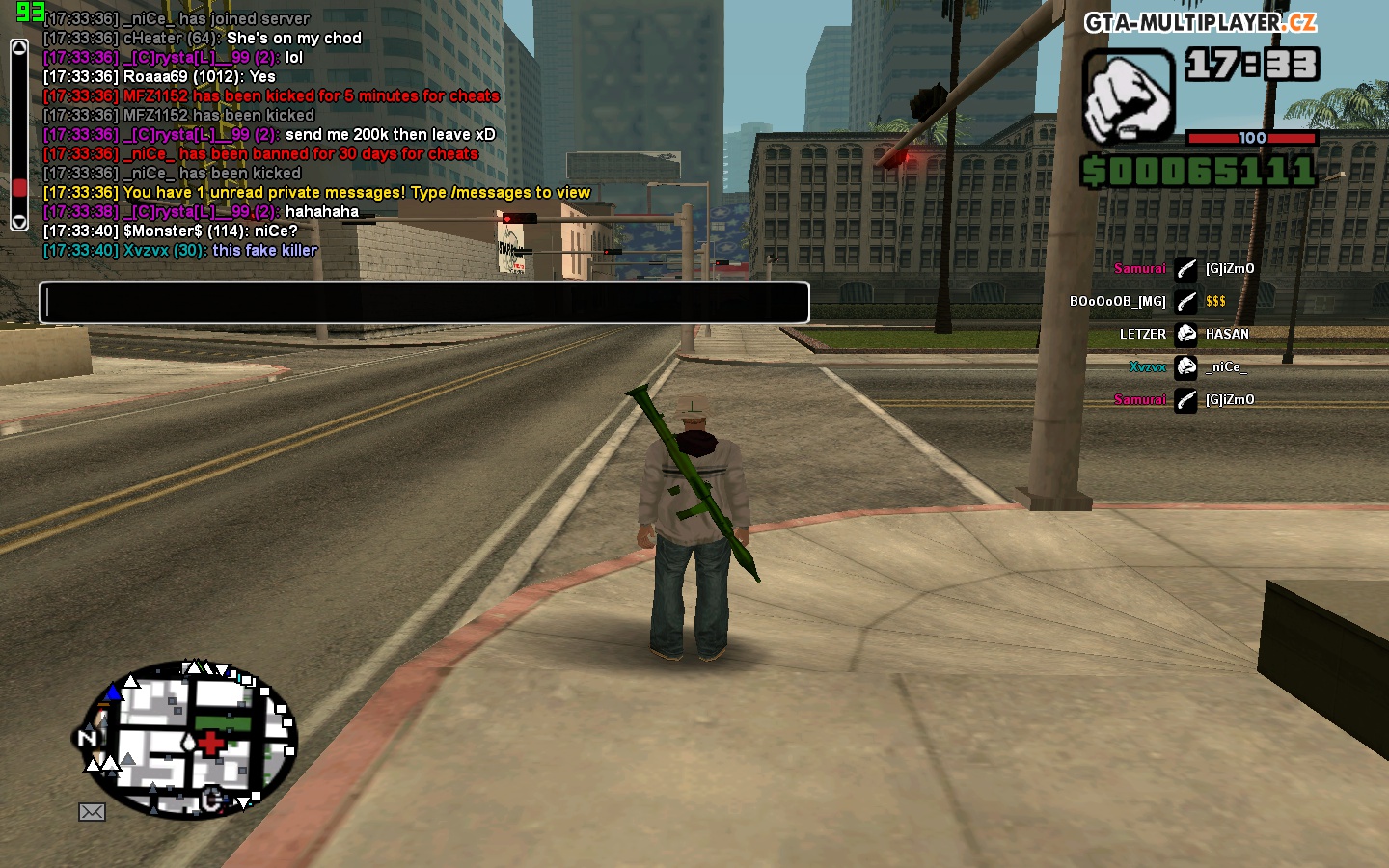
Task: Click the red hospital cross on minimap
Action: (x=210, y=743)
